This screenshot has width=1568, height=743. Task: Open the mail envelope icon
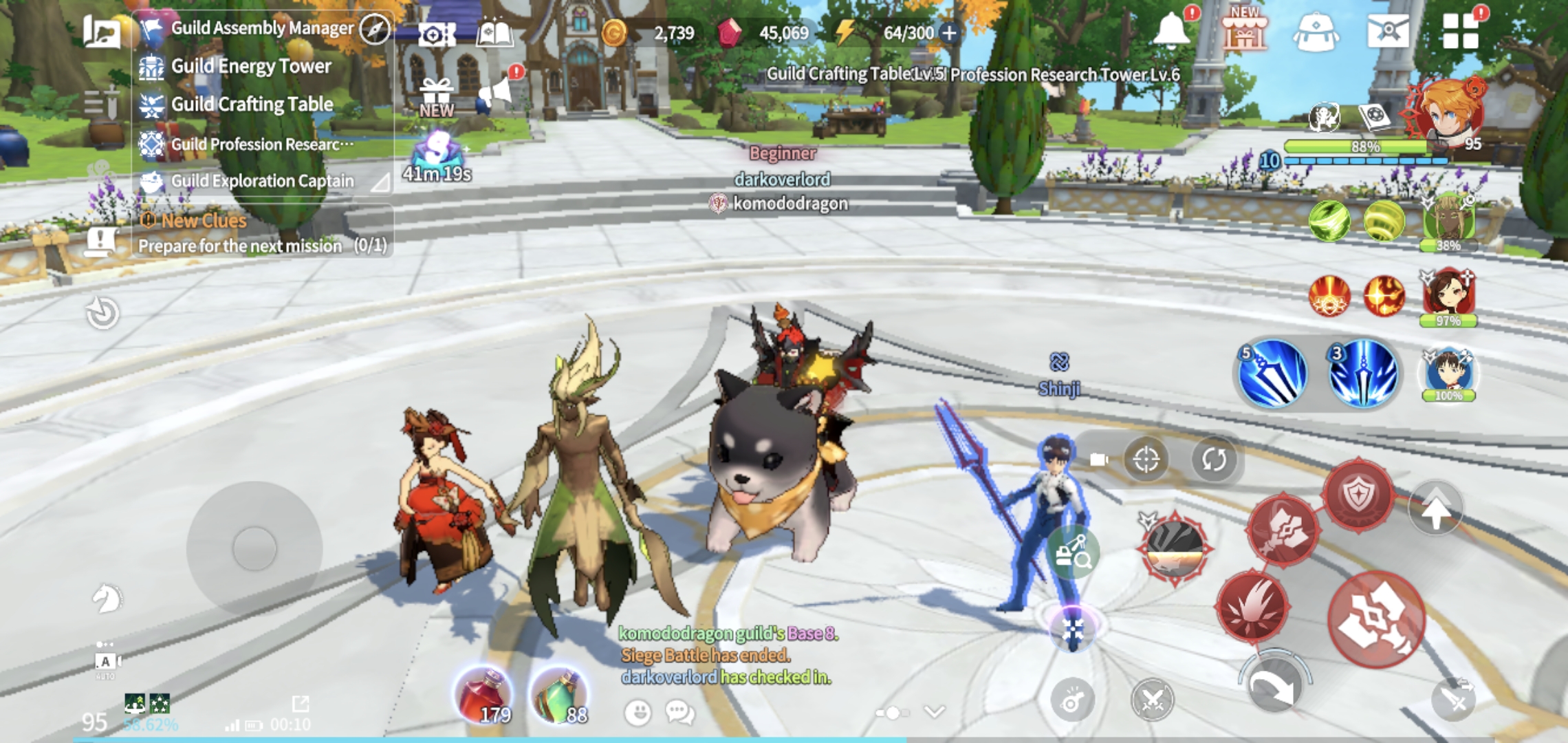click(1388, 31)
